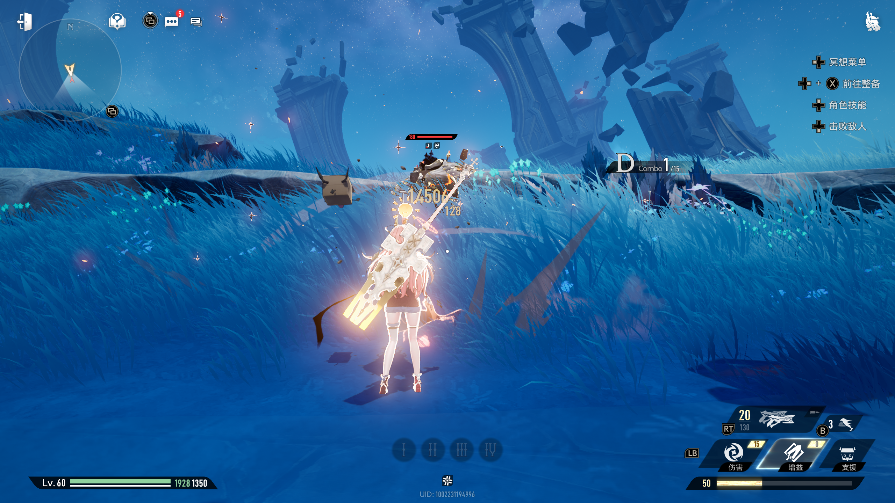Viewport: 895px width, 503px height.
Task: Open the chat bubble with red notification
Action: pyautogui.click(x=171, y=20)
